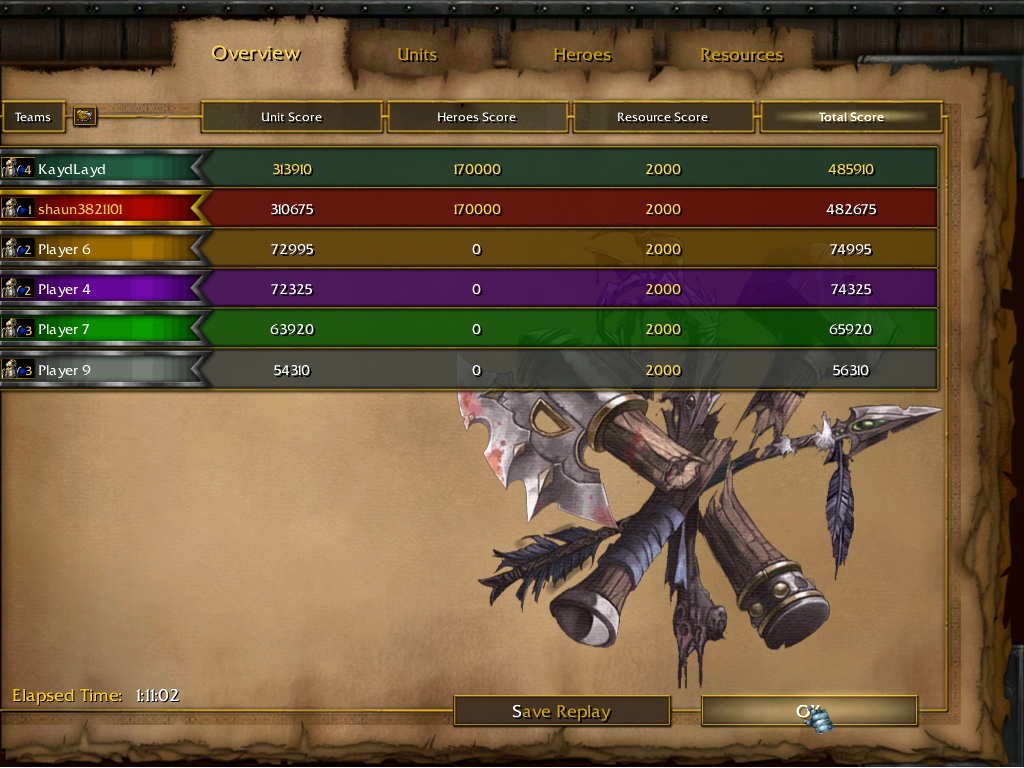Sort by Resource Score column
The width and height of the screenshot is (1024, 768).
click(x=662, y=117)
